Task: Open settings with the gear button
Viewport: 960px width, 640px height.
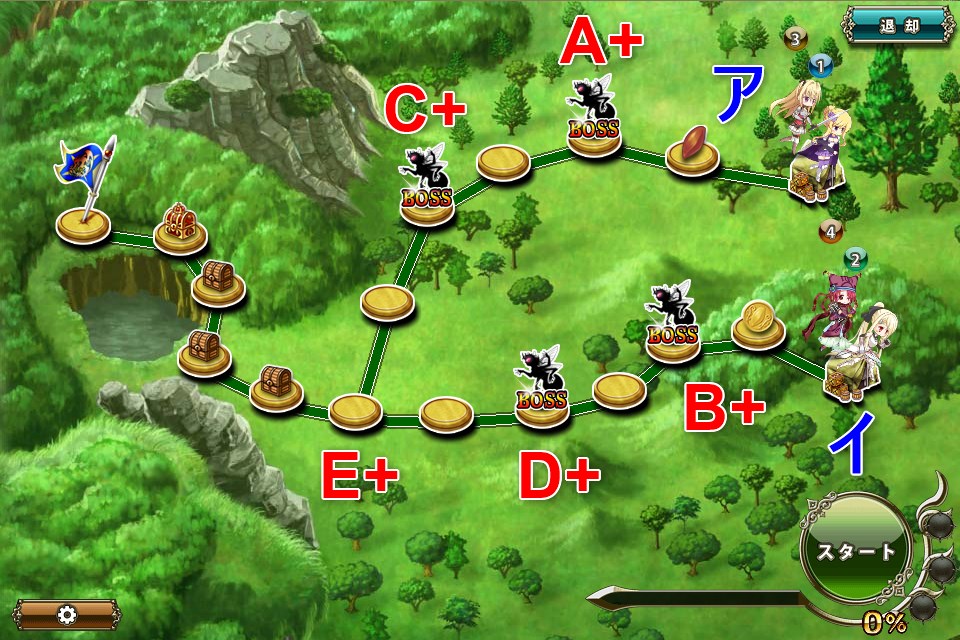Action: (66, 614)
